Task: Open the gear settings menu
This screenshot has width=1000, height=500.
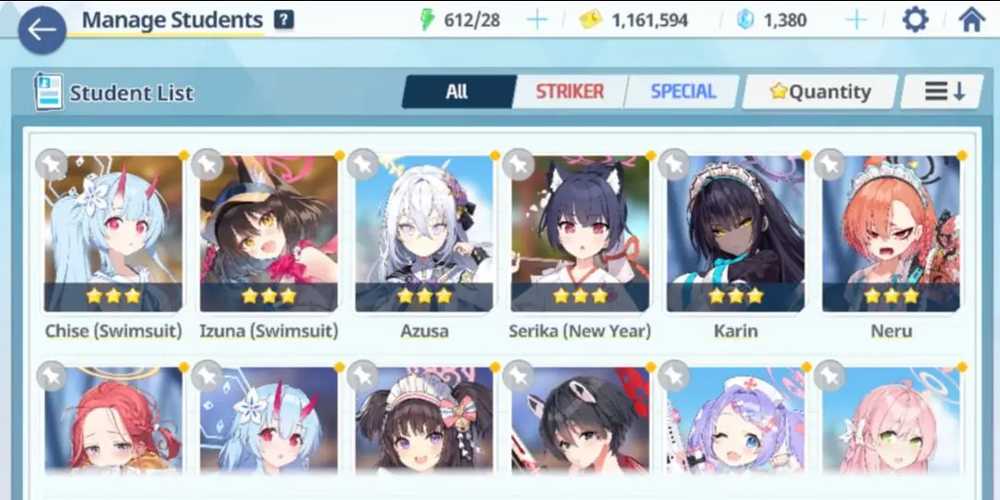Action: click(915, 20)
